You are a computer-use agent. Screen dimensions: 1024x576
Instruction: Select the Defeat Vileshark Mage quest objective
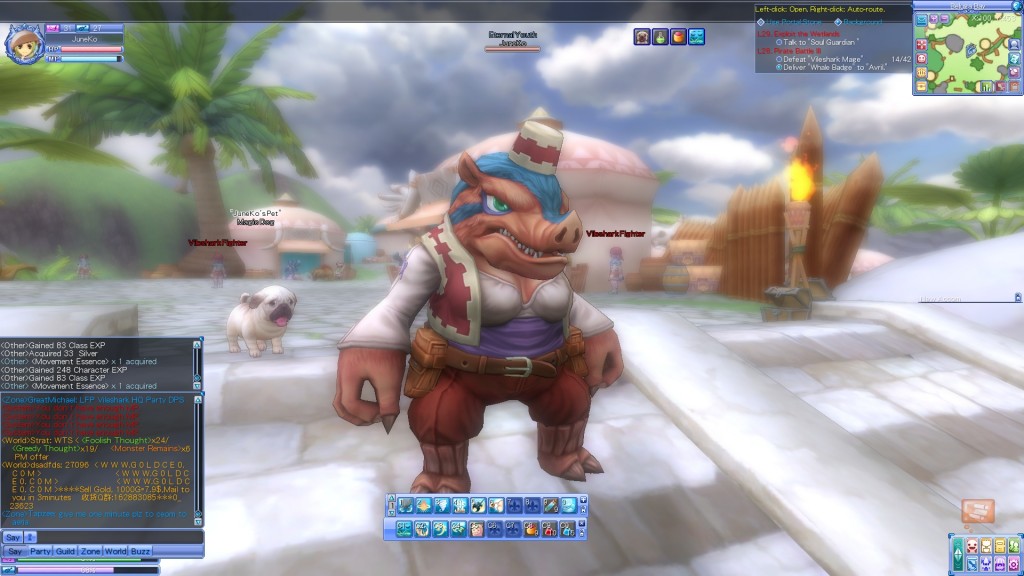(823, 59)
